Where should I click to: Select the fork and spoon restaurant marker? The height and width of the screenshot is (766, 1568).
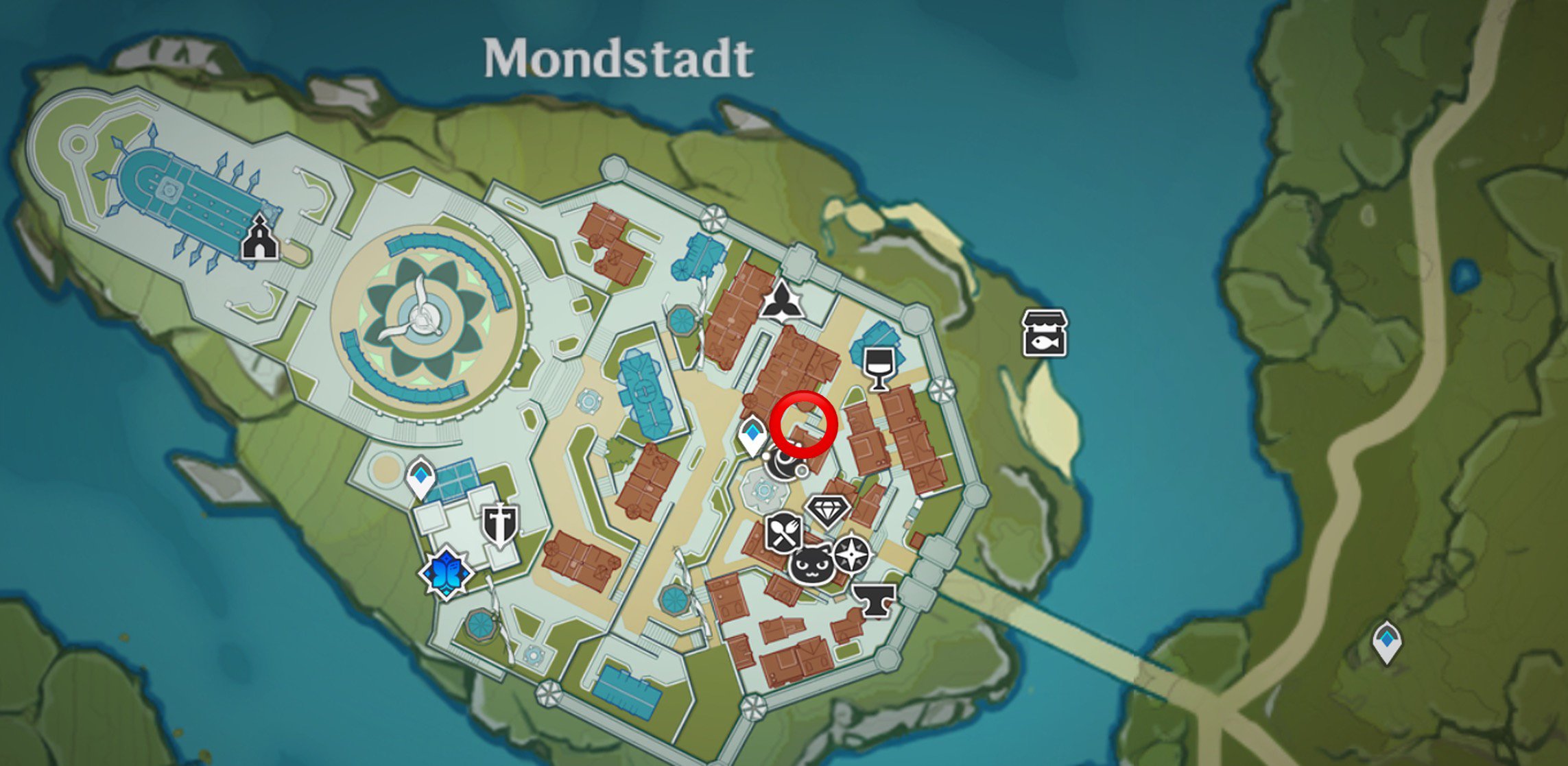point(783,533)
